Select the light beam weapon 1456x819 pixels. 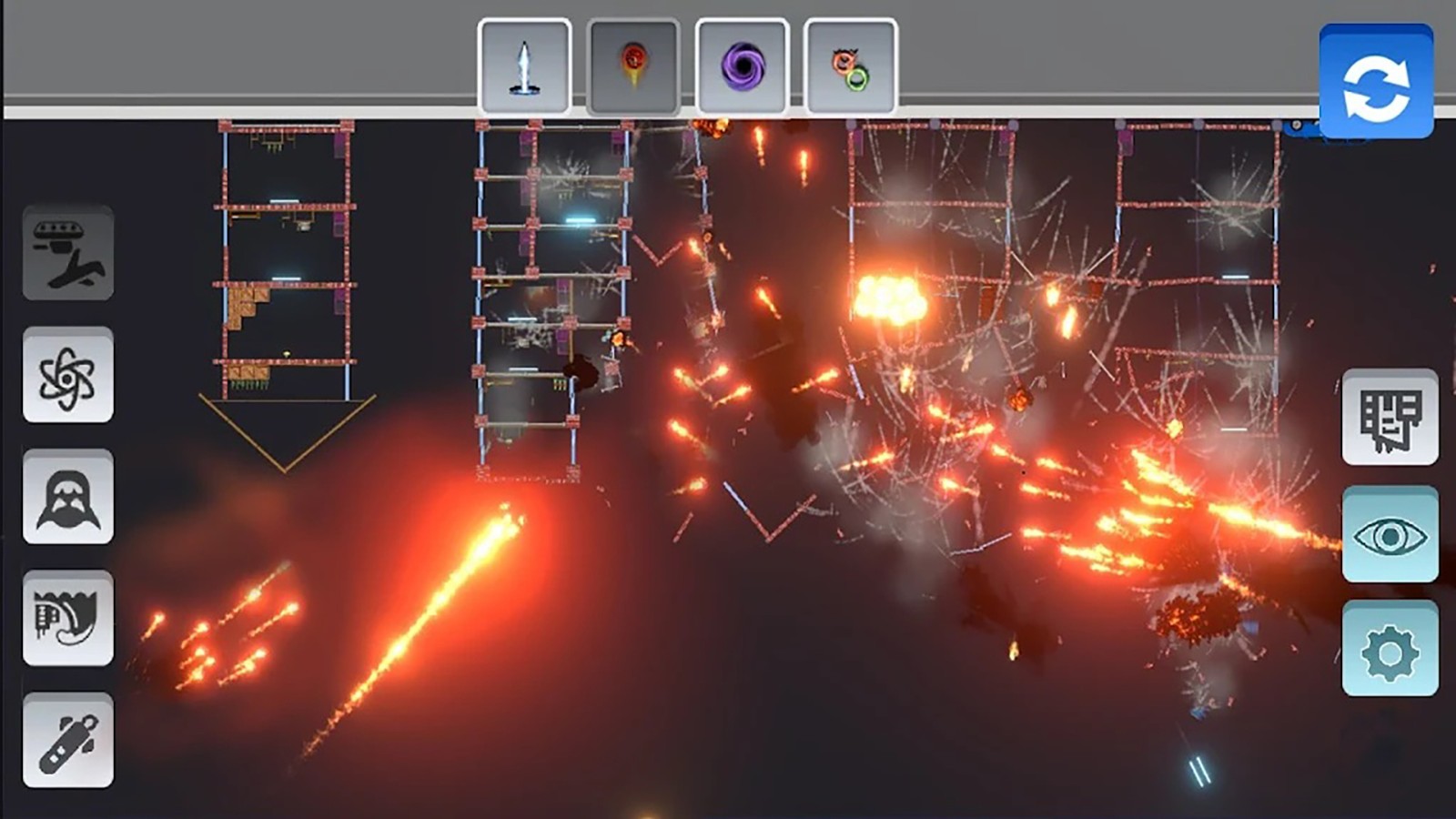524,66
